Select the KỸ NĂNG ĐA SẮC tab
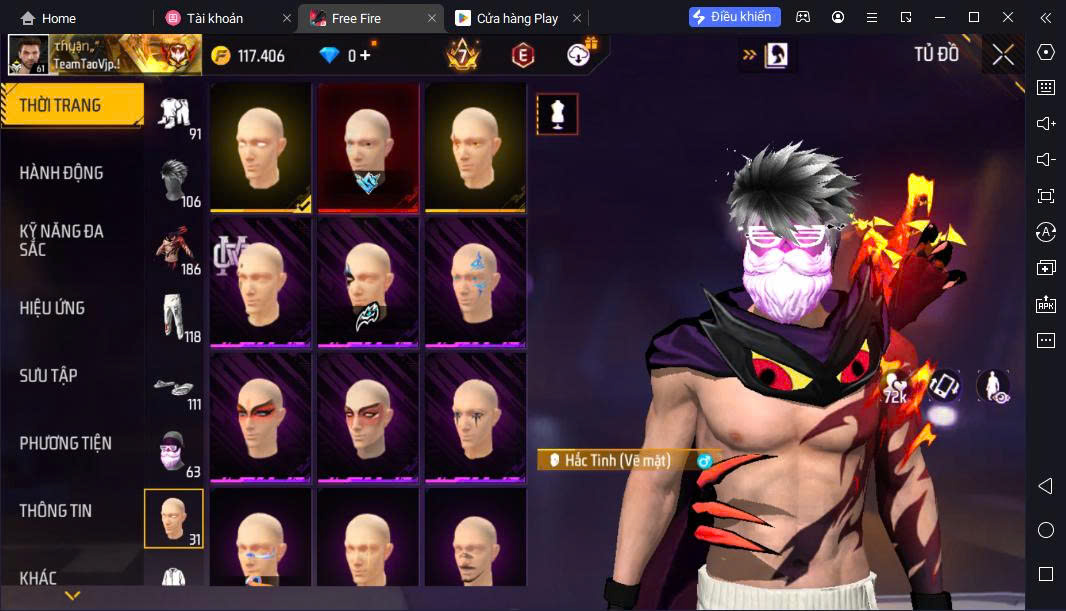Image resolution: width=1066 pixels, height=611 pixels. click(x=62, y=240)
